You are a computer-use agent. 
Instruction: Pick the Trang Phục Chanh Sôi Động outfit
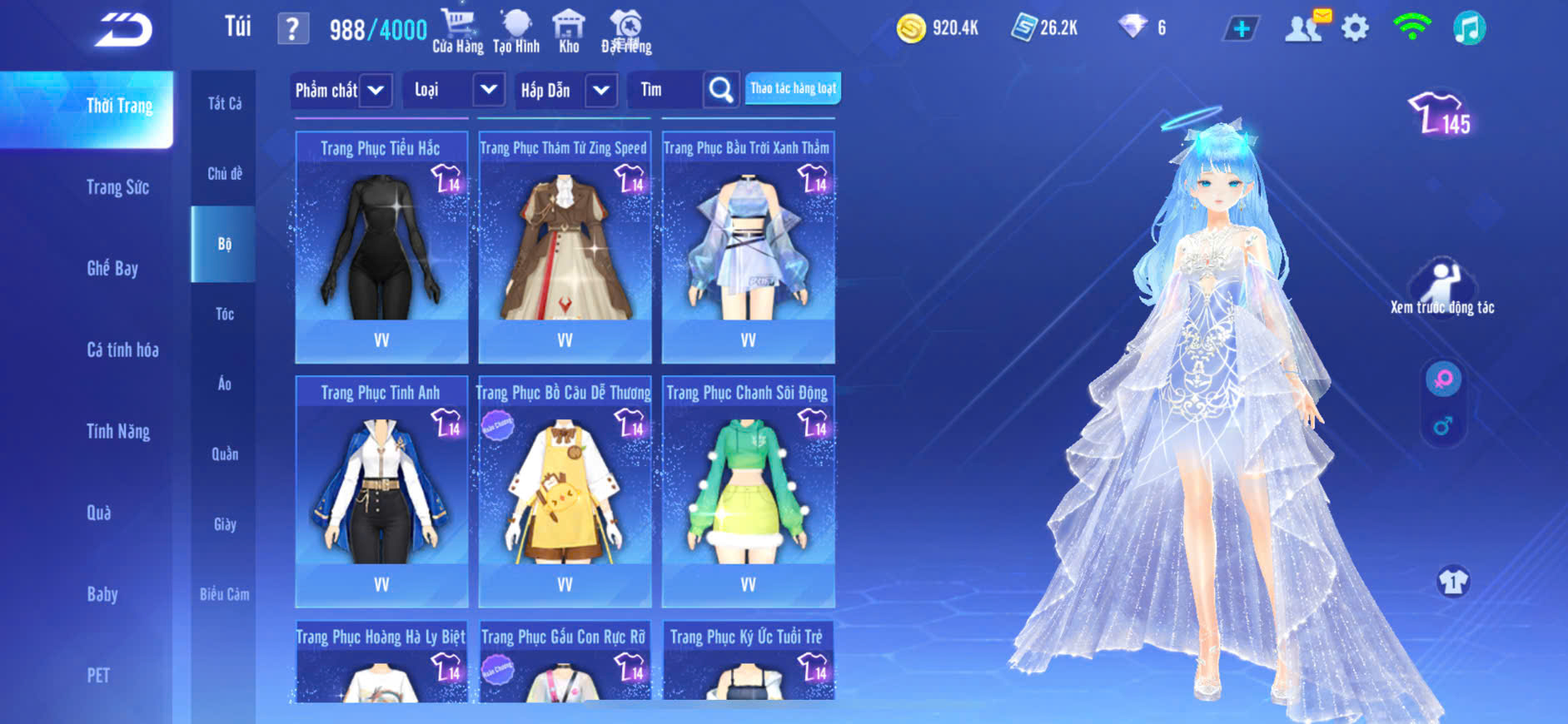tap(748, 491)
